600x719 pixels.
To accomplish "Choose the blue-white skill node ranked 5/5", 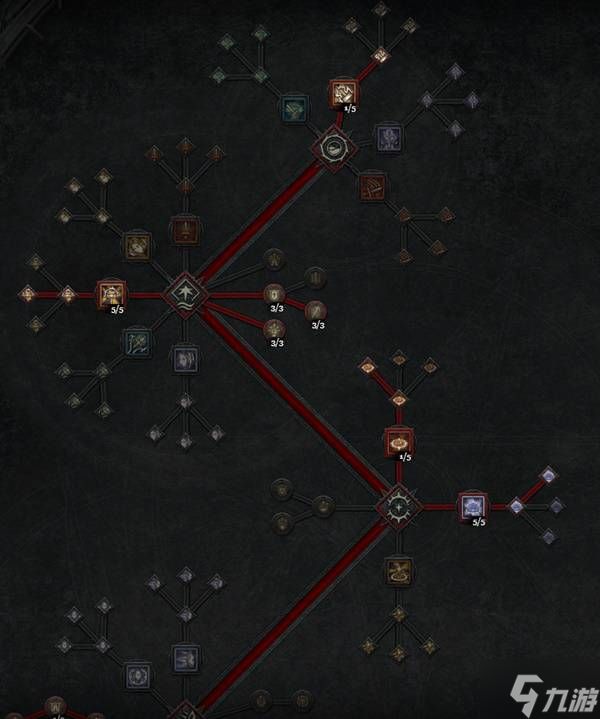I will 471,506.
